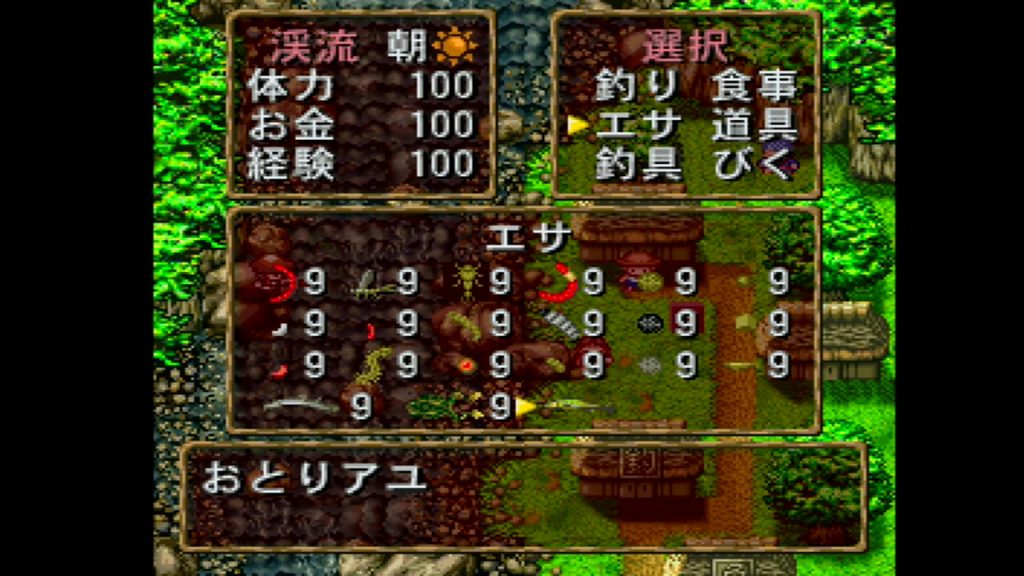Screen dimensions: 1024x576
Task: Select the silver fish bait
Action: [300, 405]
